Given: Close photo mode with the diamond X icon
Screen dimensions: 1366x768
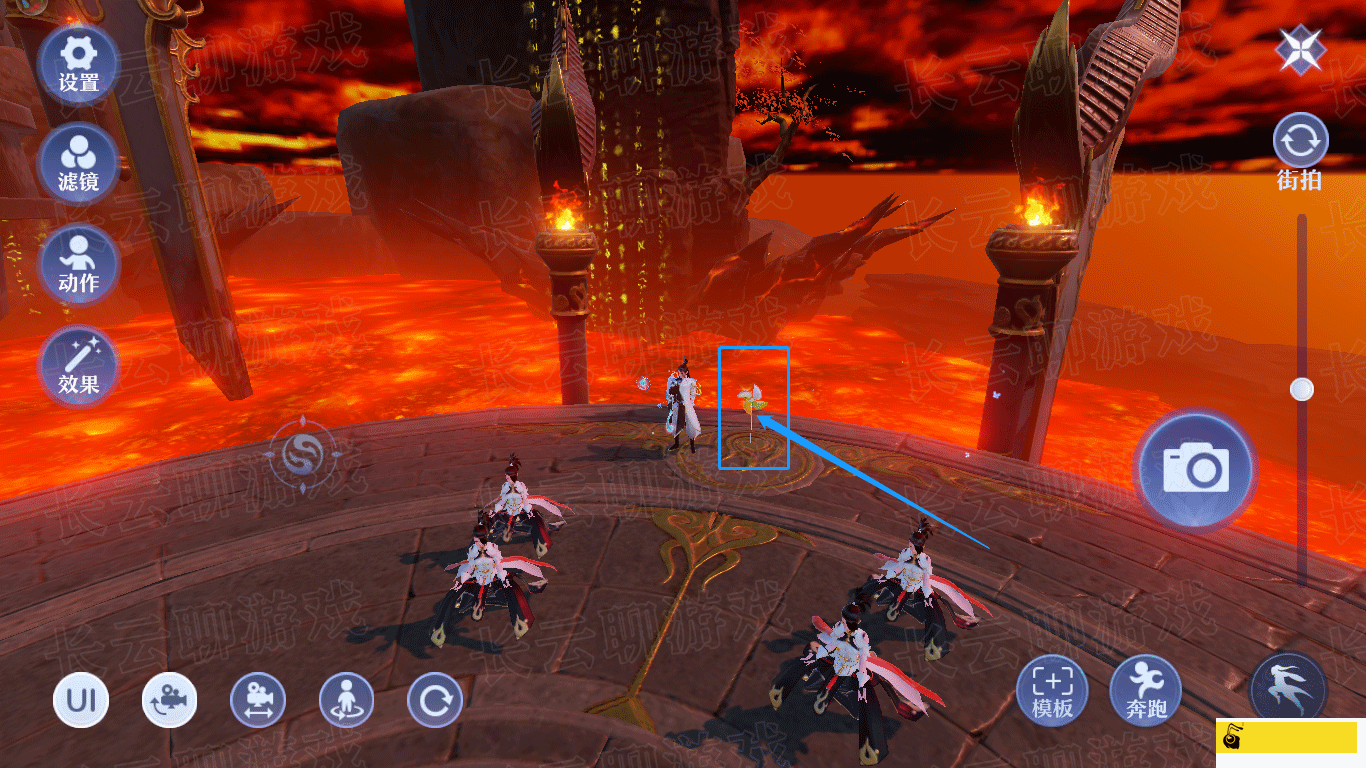Looking at the screenshot, I should pos(1300,50).
